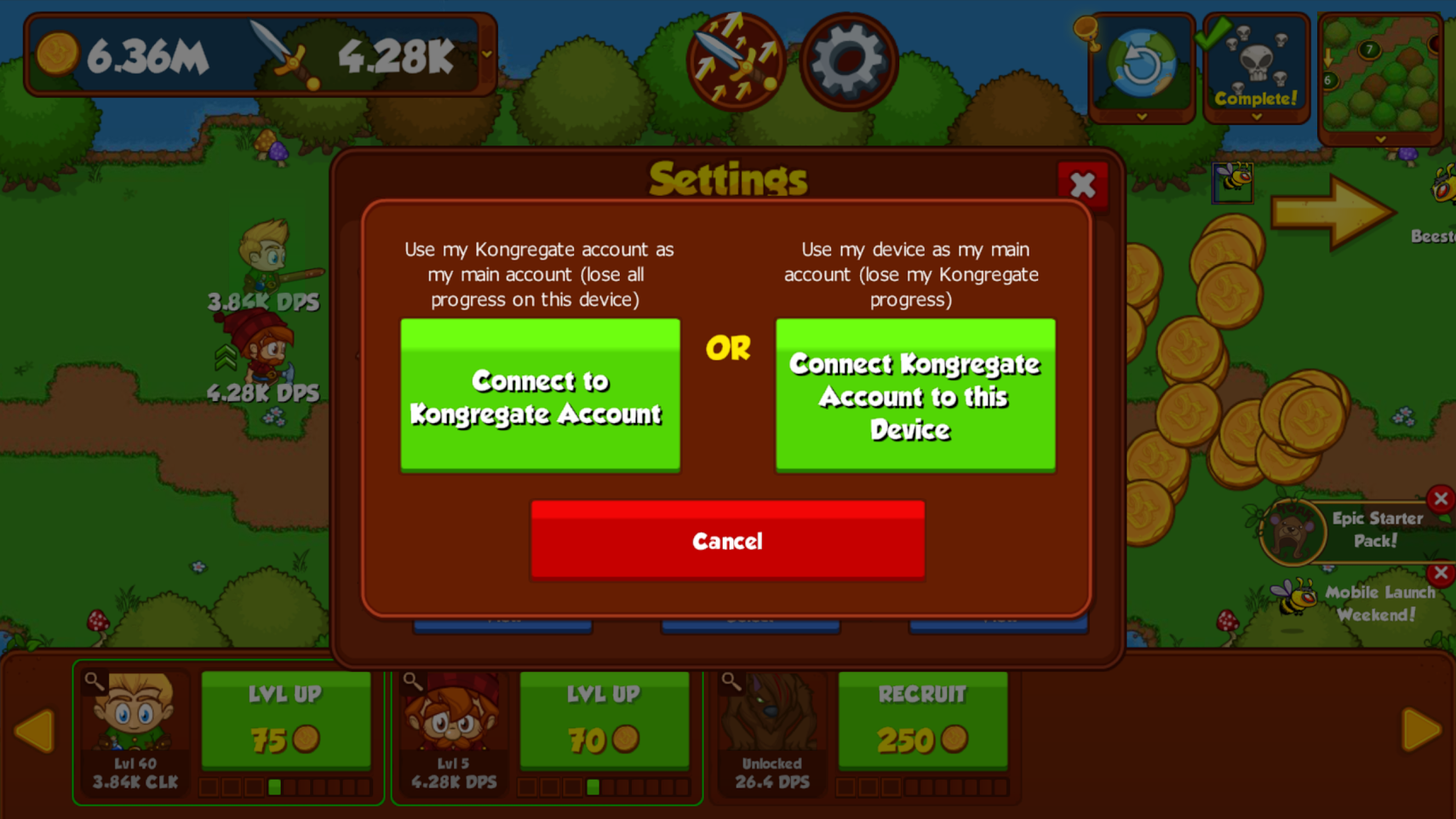Recruit the bear hero for 250 gold
This screenshot has width=1456, height=819.
[x=923, y=719]
